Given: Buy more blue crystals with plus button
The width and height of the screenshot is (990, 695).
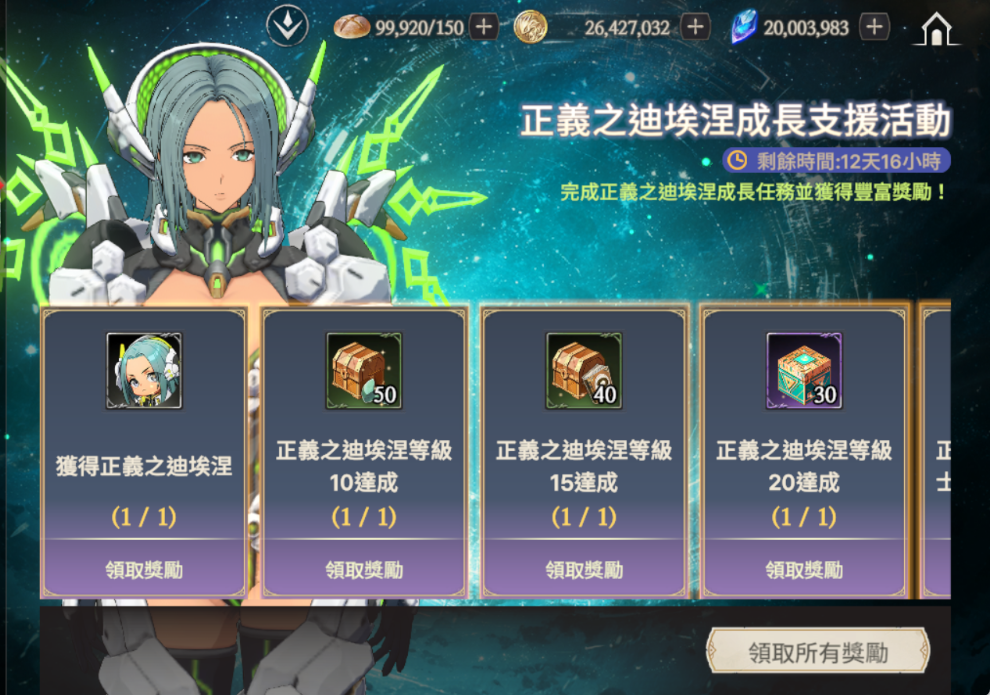Looking at the screenshot, I should (x=874, y=27).
